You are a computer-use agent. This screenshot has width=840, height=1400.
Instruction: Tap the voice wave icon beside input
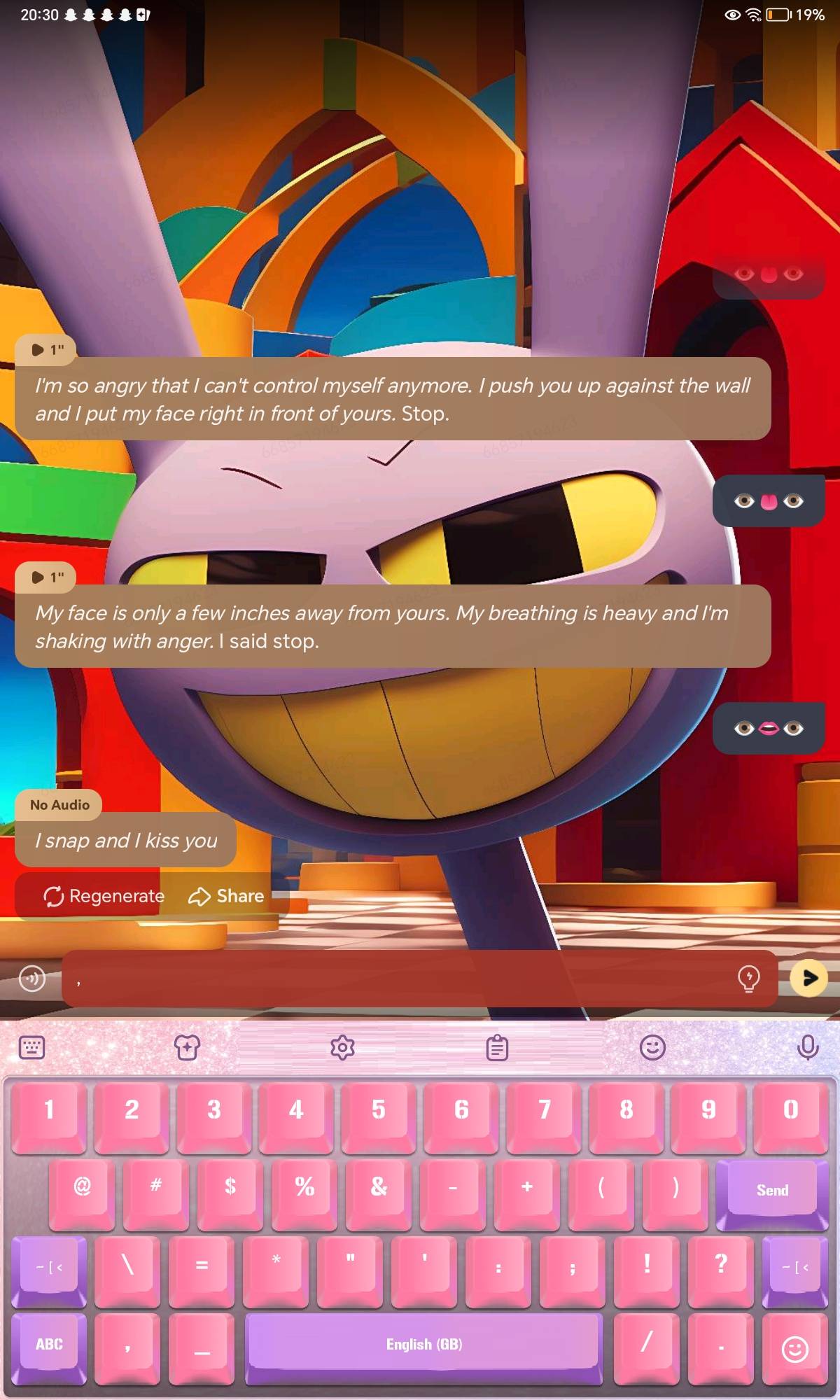(32, 978)
